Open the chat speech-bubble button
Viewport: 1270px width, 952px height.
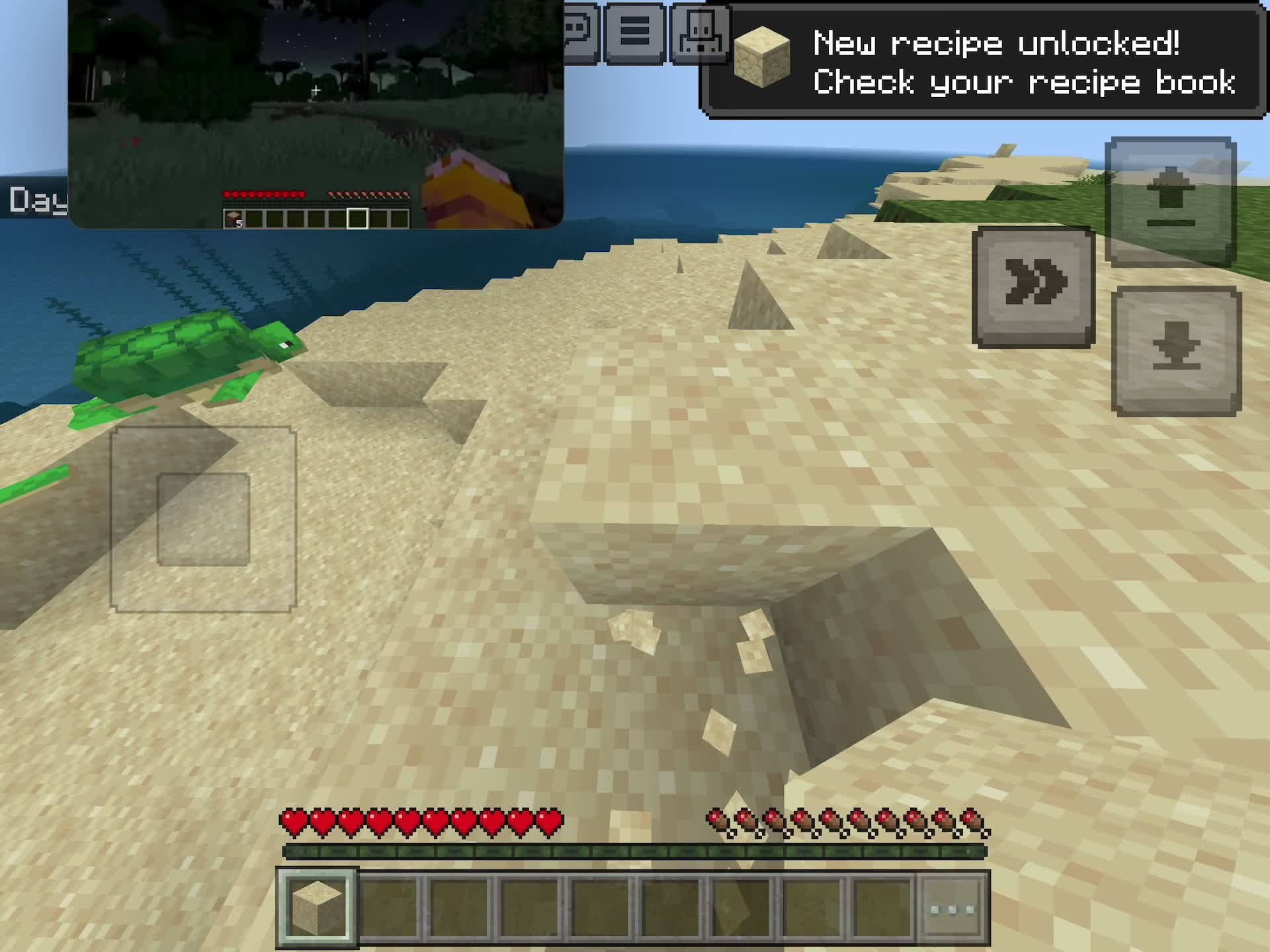coord(581,32)
